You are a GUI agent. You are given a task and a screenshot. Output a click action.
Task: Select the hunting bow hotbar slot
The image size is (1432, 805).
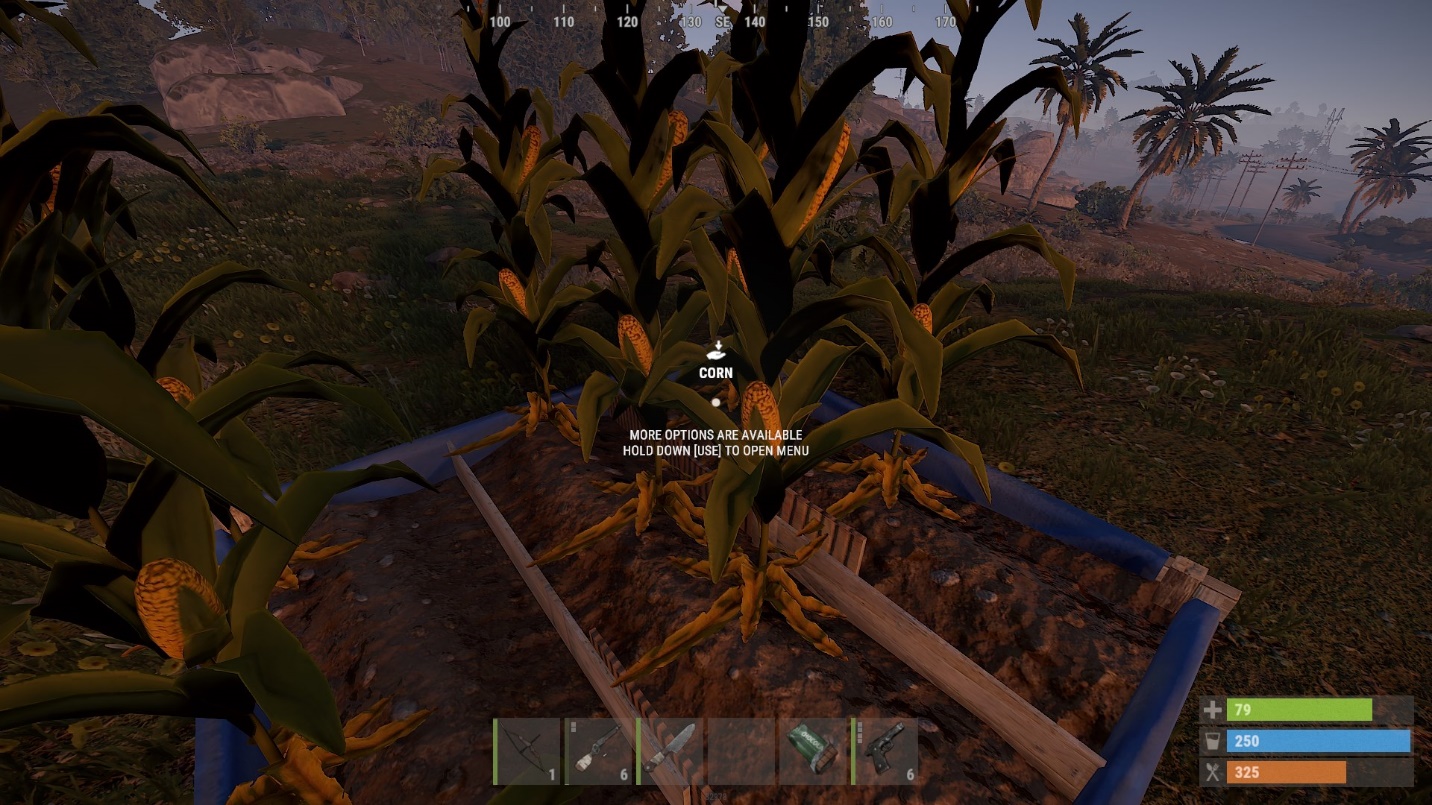pos(527,751)
